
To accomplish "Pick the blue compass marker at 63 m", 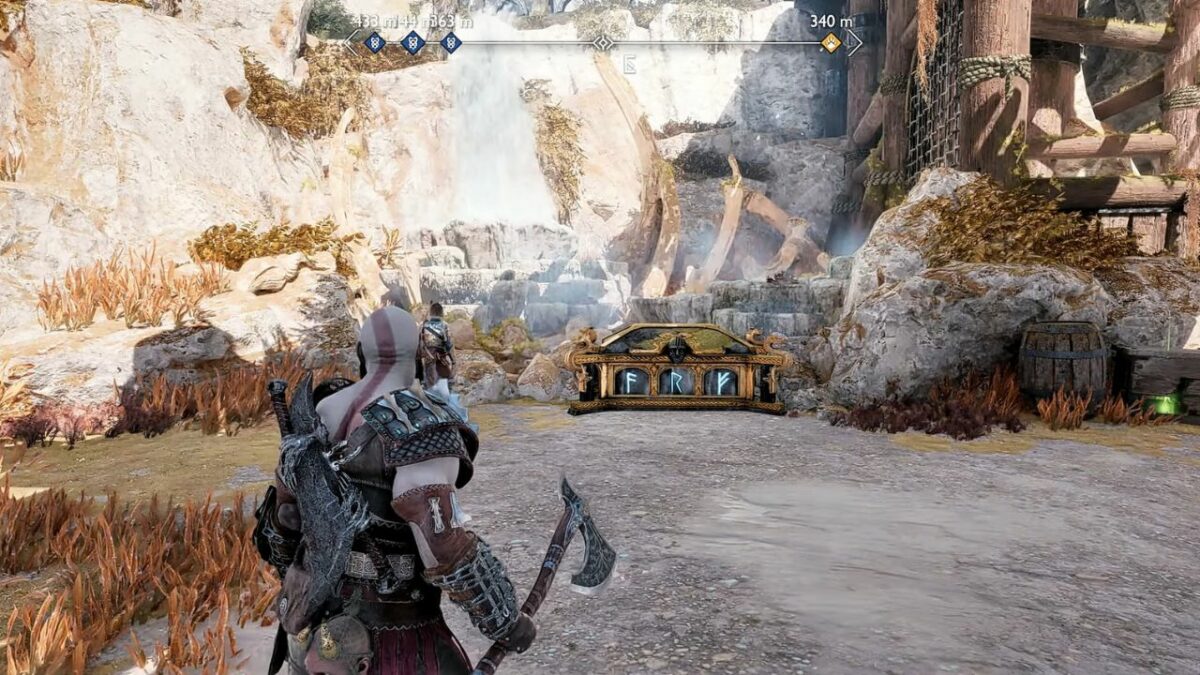I will [x=451, y=42].
